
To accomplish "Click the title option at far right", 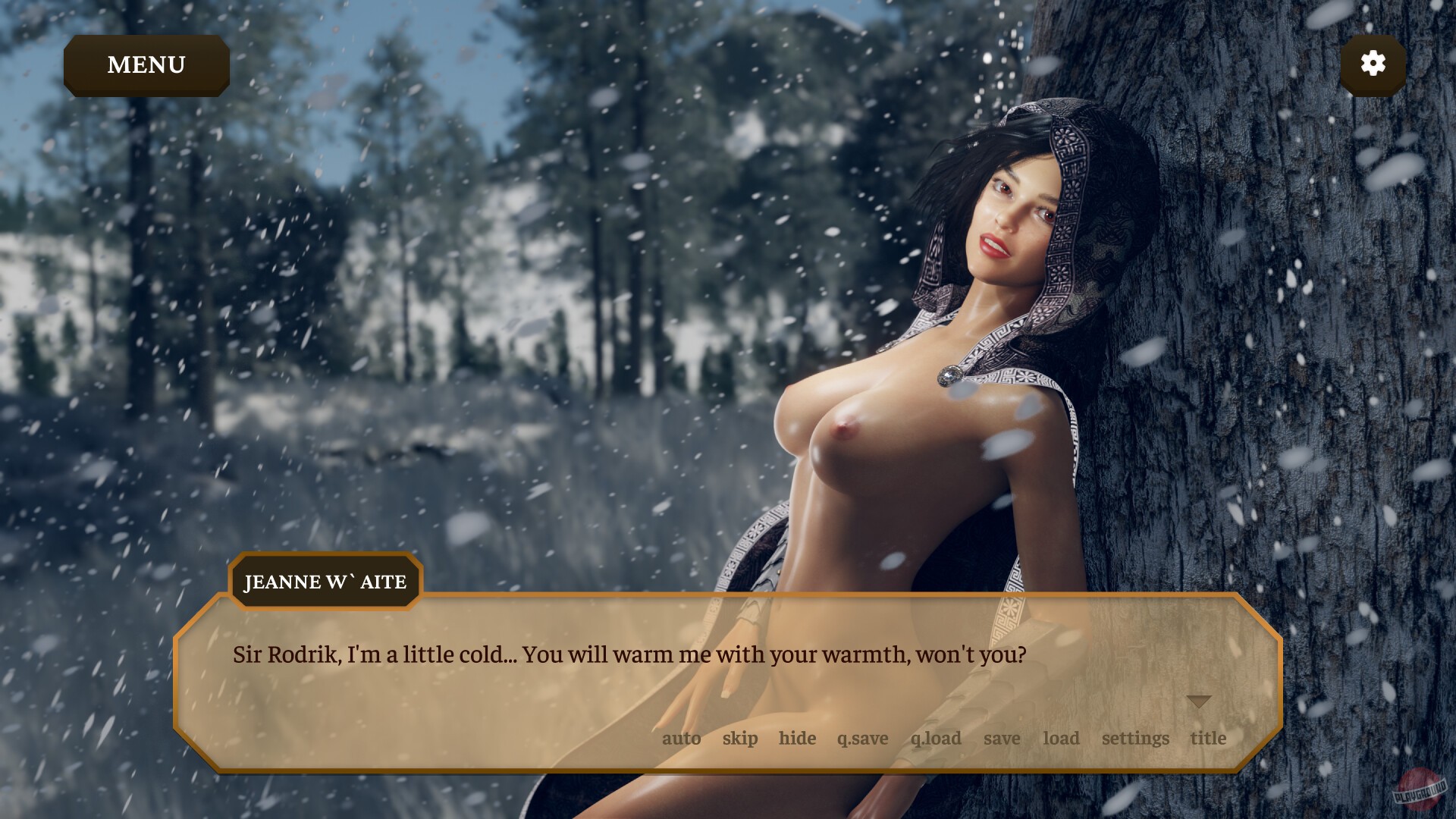I will click(x=1207, y=738).
